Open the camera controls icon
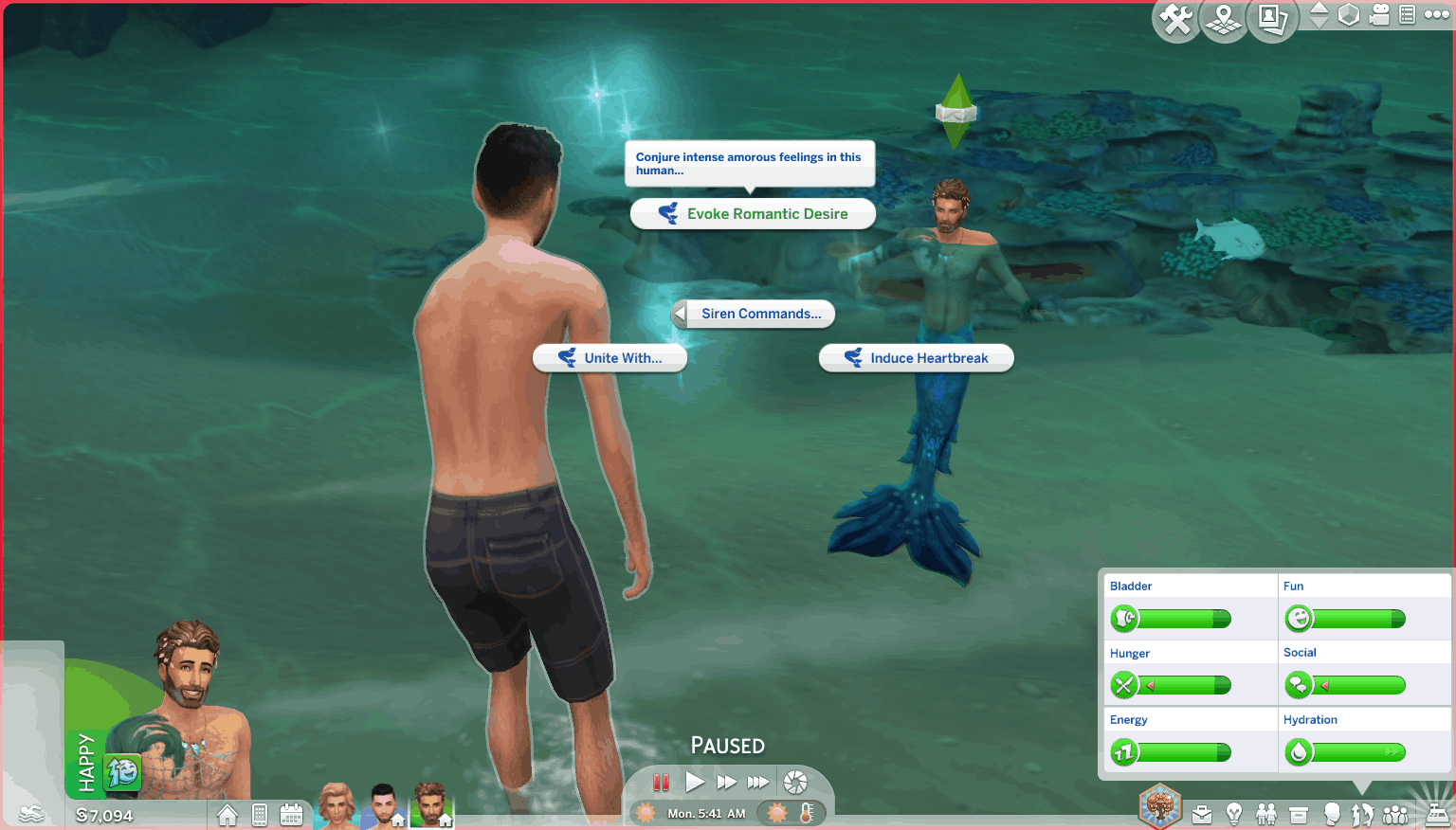1456x830 pixels. 1380,15
